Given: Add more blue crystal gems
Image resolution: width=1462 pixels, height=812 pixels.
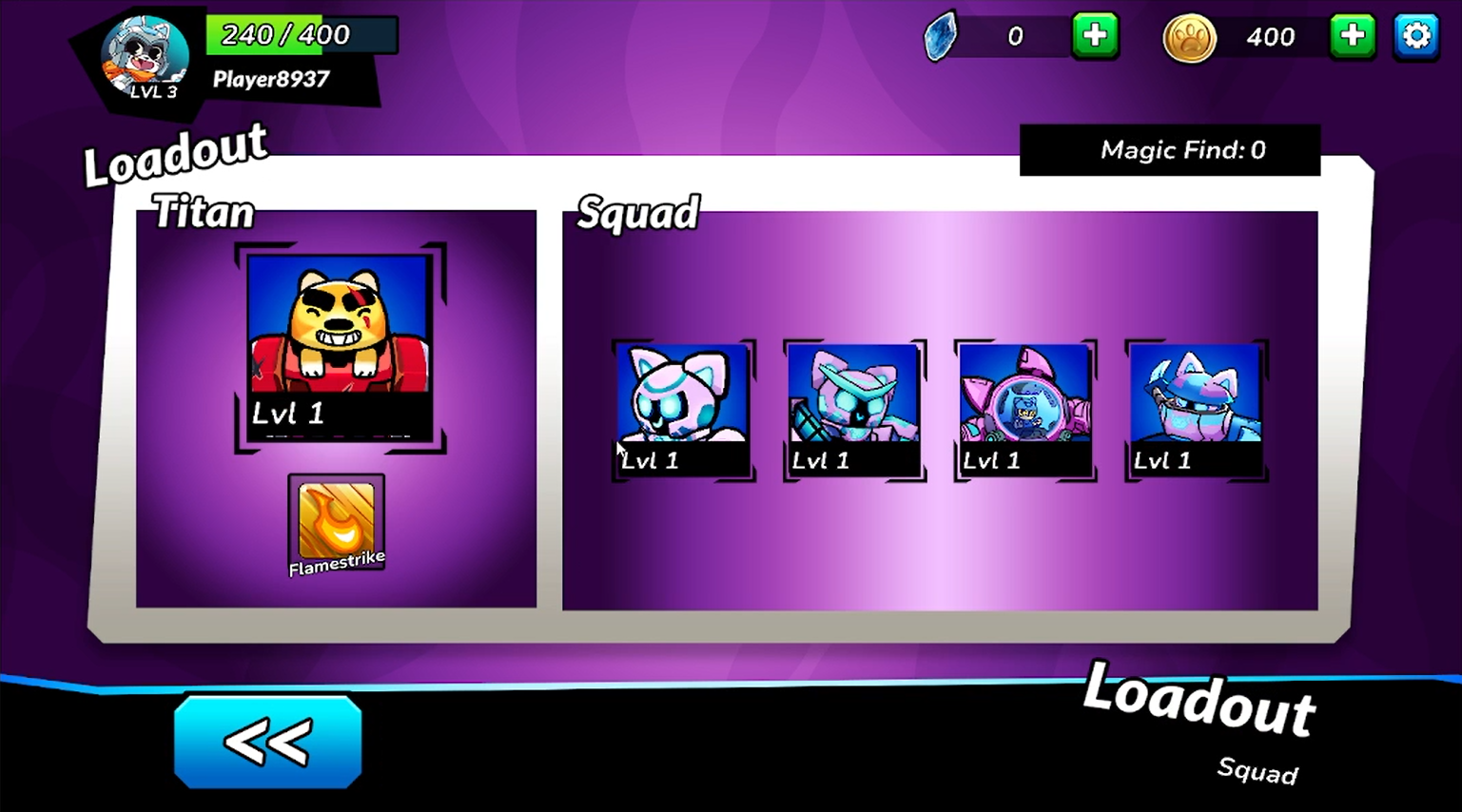Looking at the screenshot, I should click(1095, 37).
